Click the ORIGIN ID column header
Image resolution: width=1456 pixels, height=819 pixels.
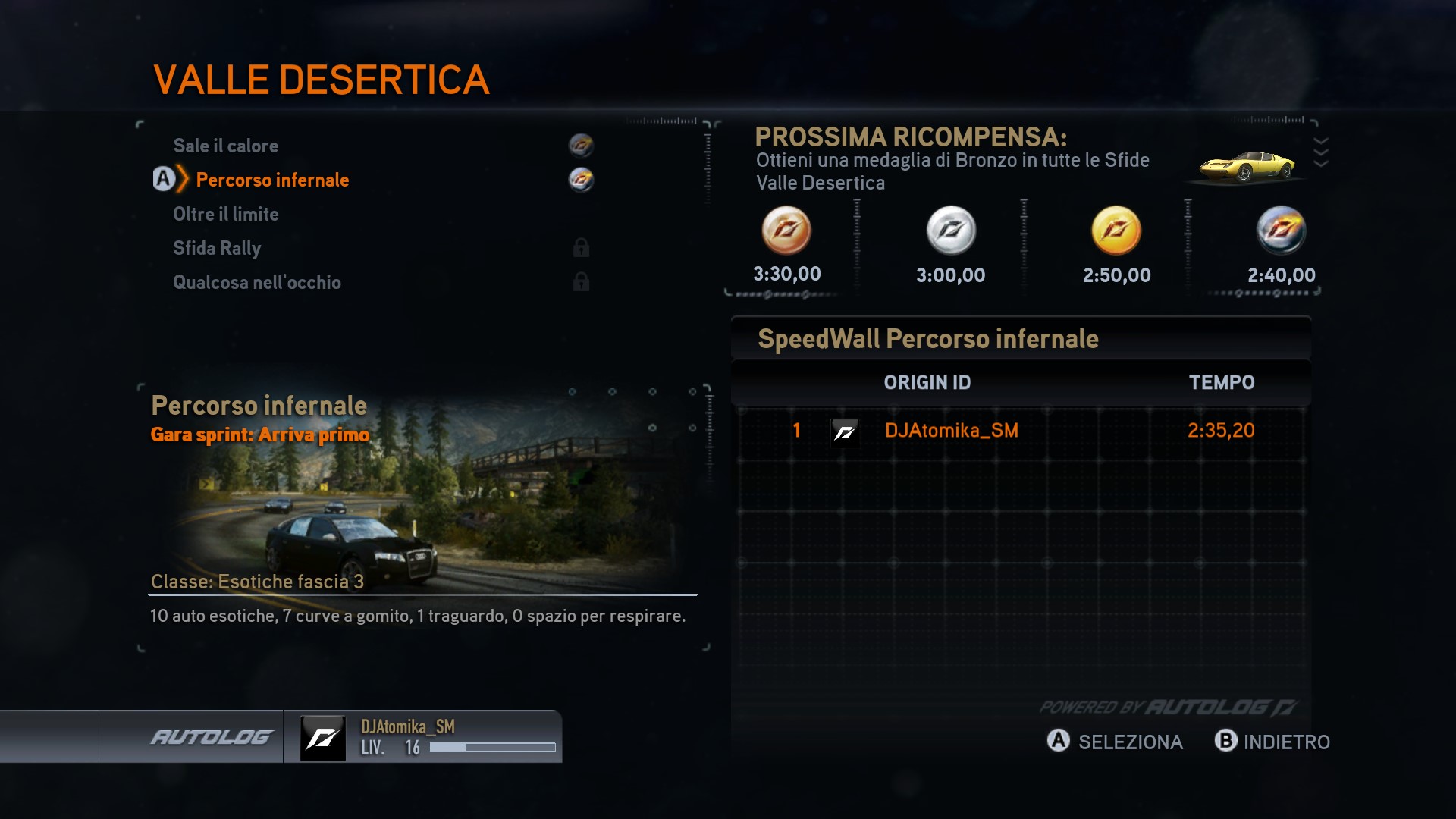tap(927, 382)
